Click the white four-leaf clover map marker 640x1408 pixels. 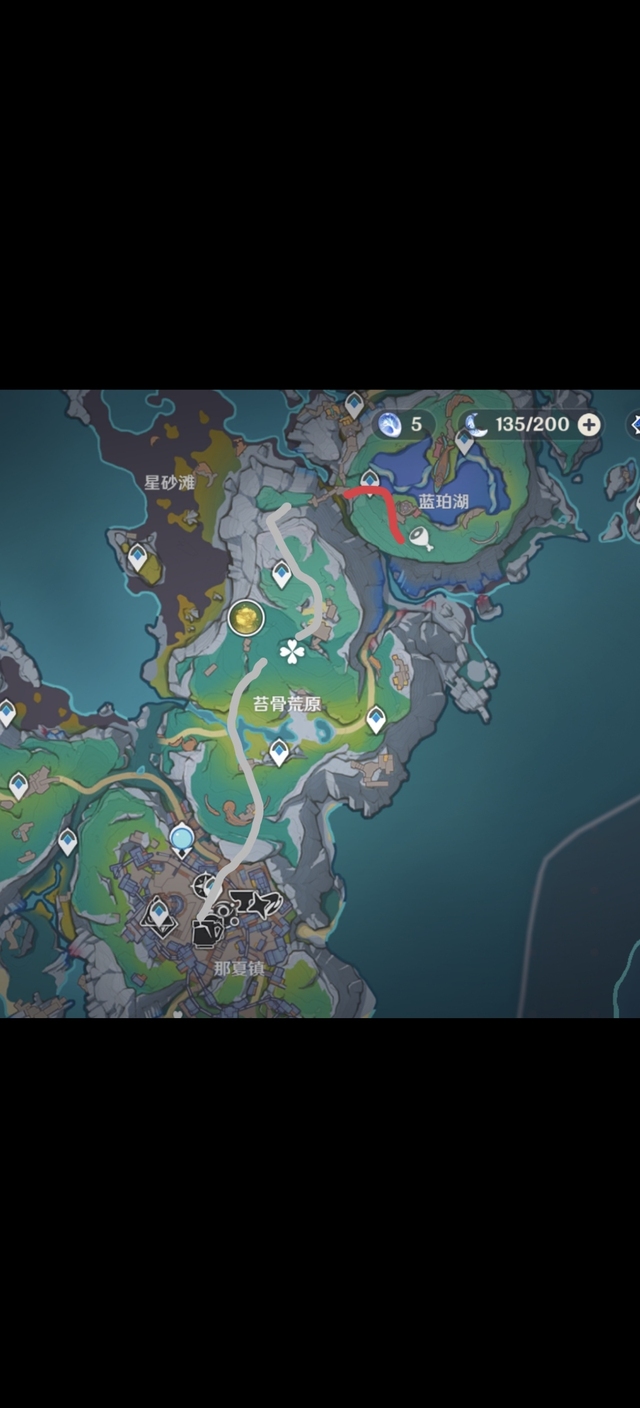pyautogui.click(x=292, y=652)
